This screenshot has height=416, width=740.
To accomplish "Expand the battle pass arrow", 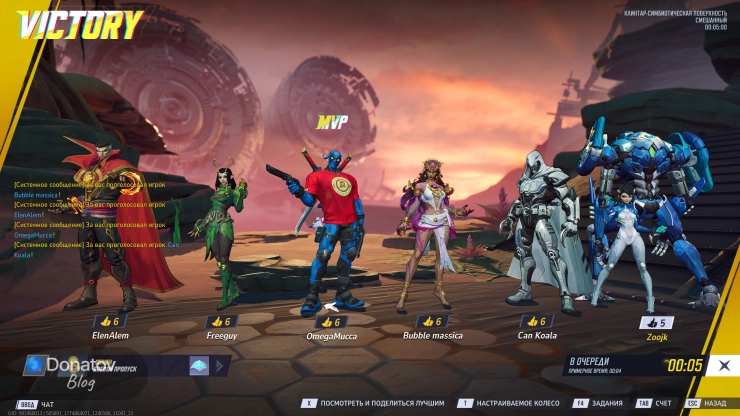I will 200,367.
